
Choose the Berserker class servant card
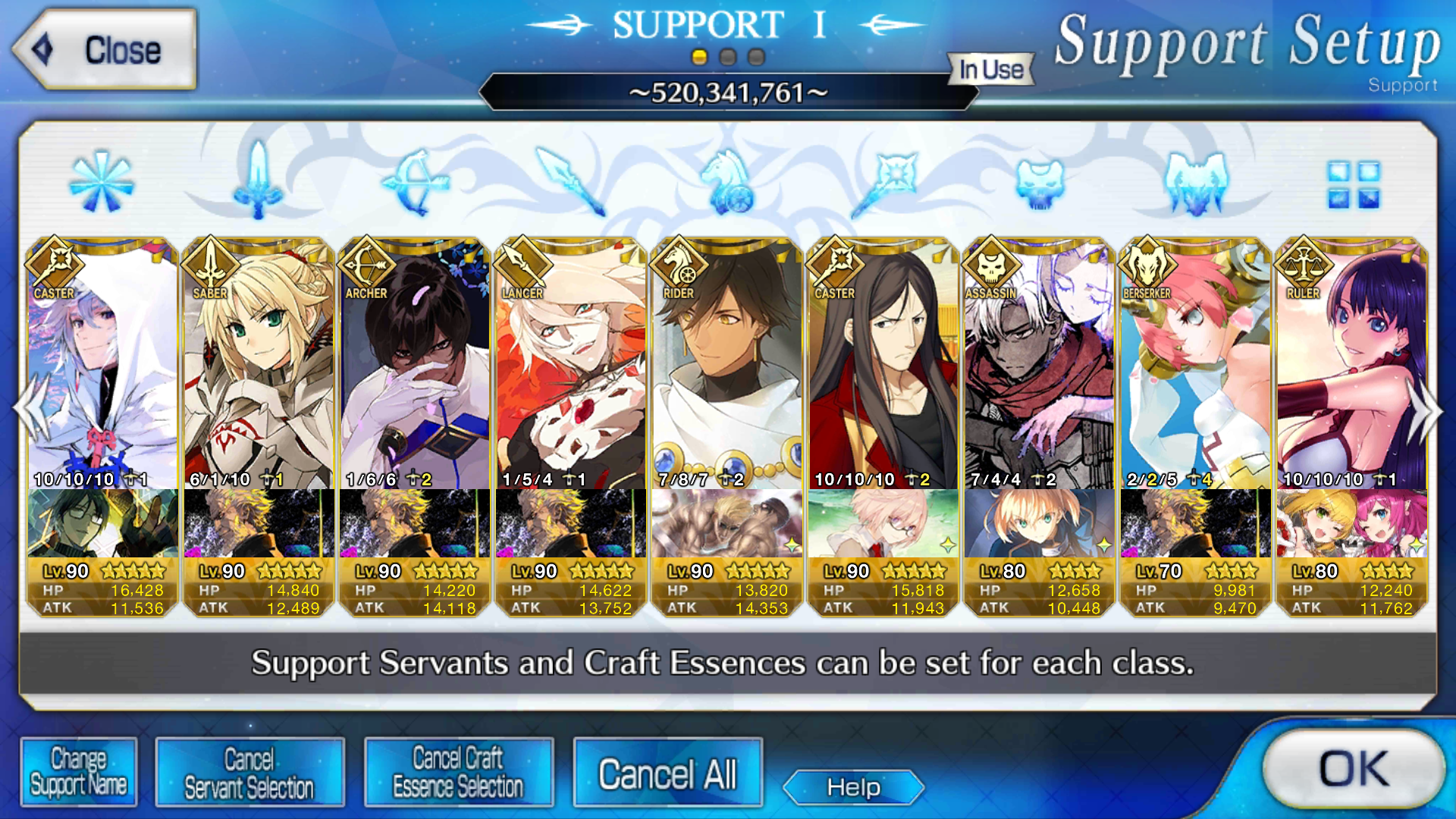(1196, 364)
